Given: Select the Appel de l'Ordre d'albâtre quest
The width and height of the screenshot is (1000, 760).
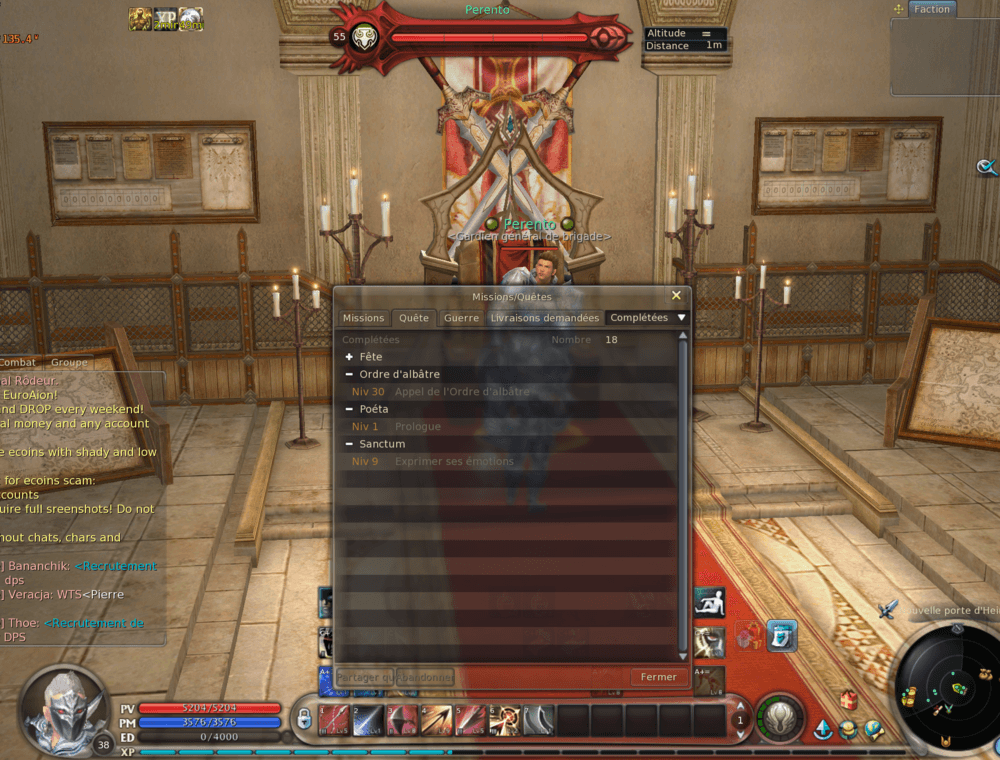Looking at the screenshot, I should (x=460, y=392).
